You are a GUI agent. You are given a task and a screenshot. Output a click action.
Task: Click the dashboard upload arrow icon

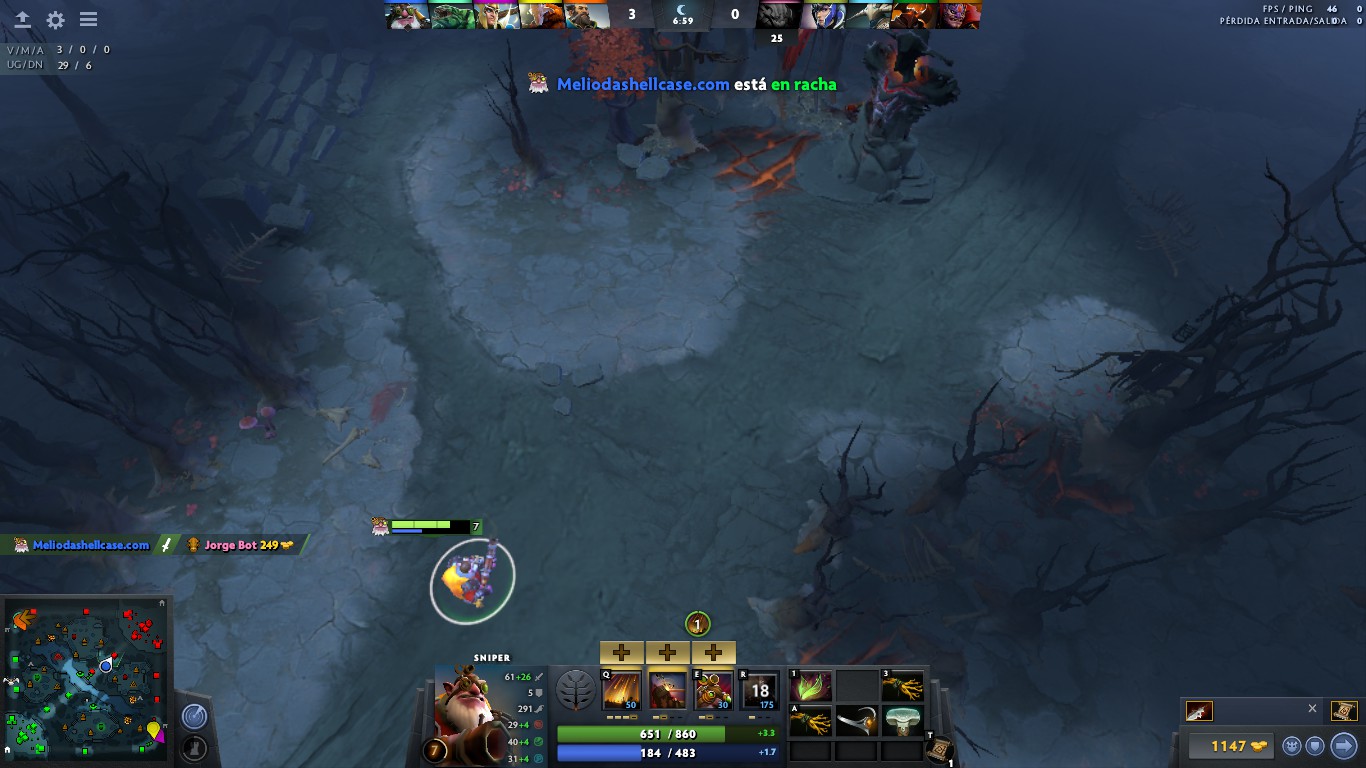click(x=22, y=19)
